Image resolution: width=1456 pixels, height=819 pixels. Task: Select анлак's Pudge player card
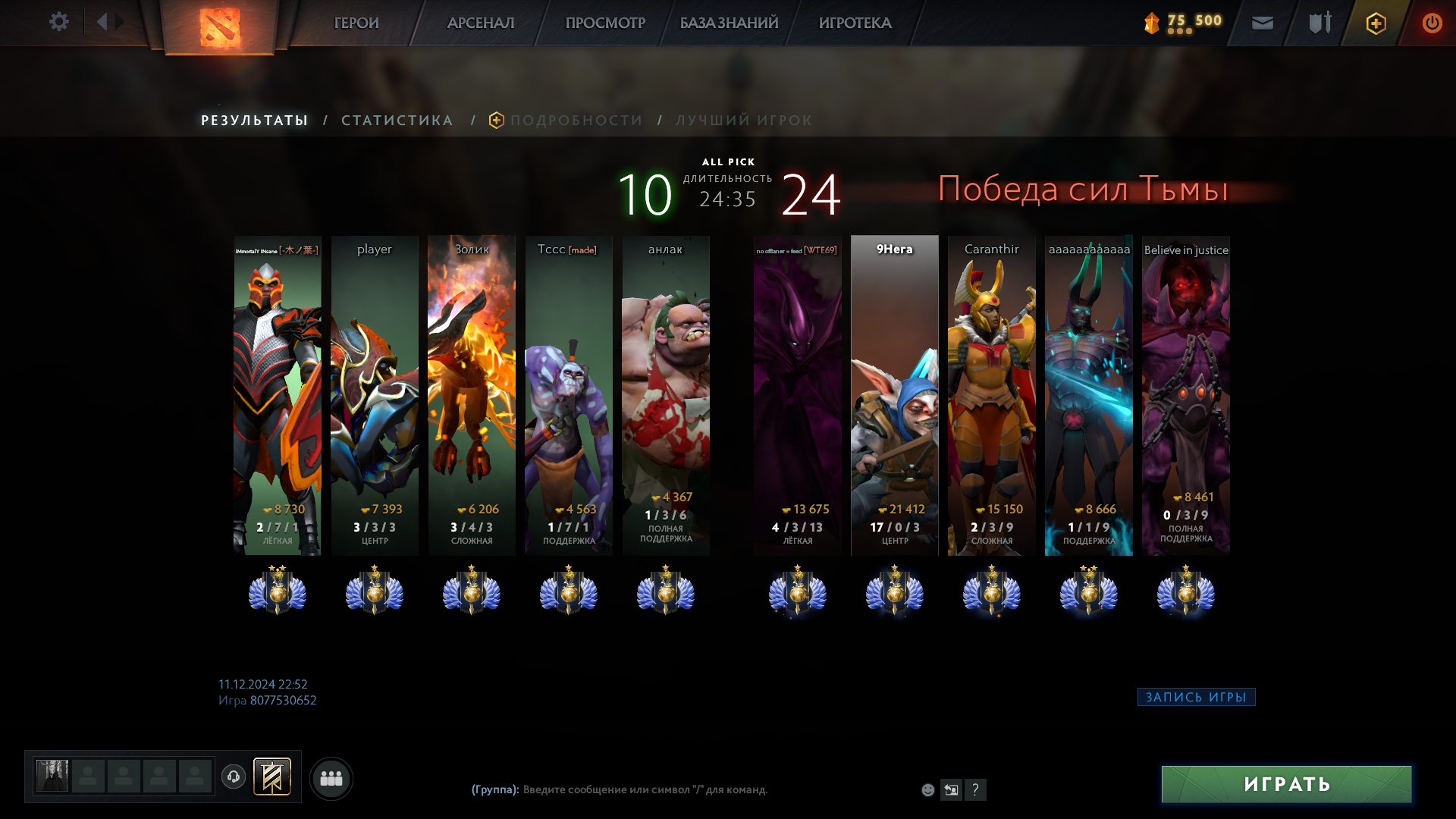click(x=666, y=394)
